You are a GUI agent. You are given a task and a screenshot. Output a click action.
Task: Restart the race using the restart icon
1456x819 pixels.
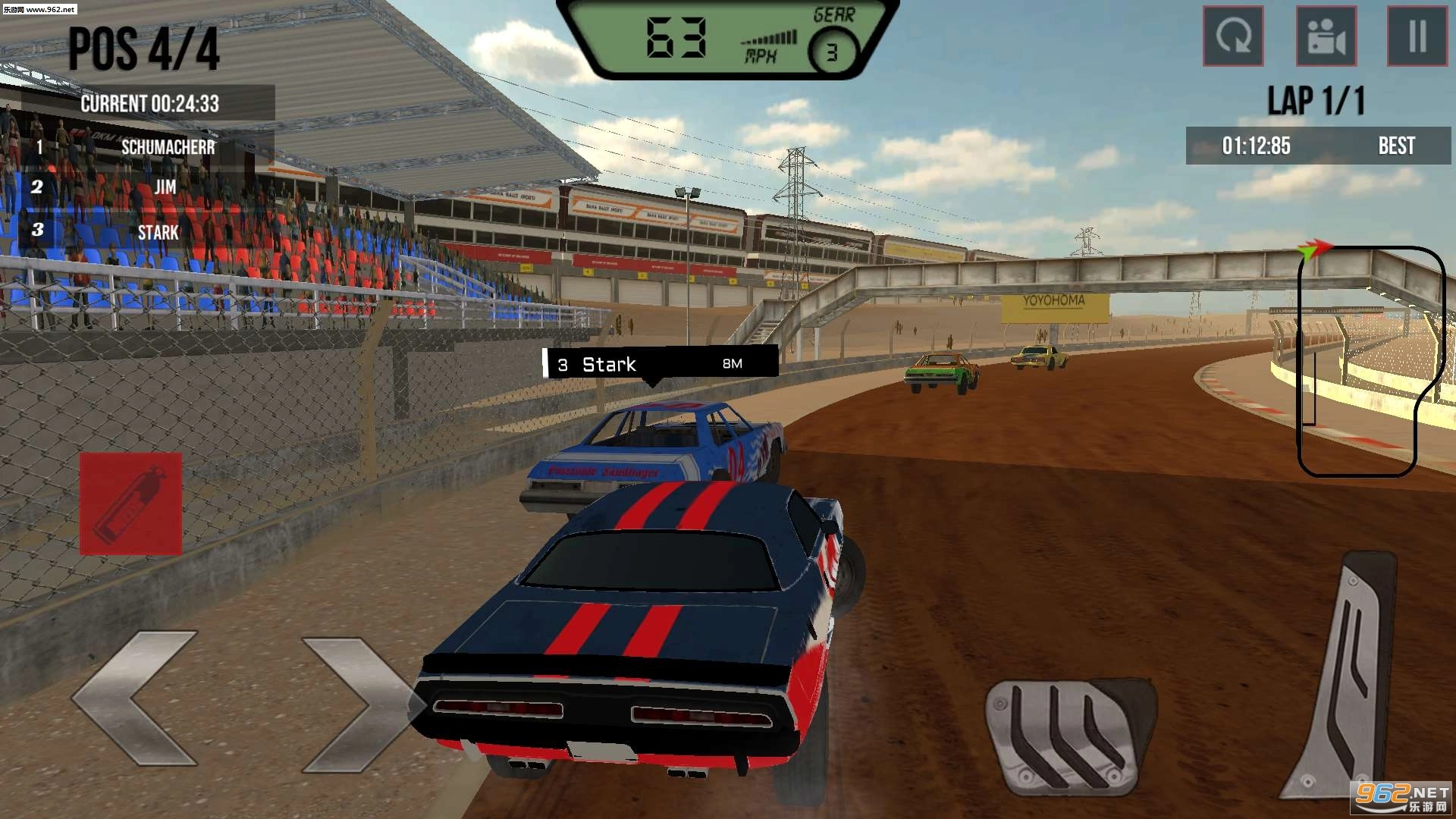[1233, 37]
